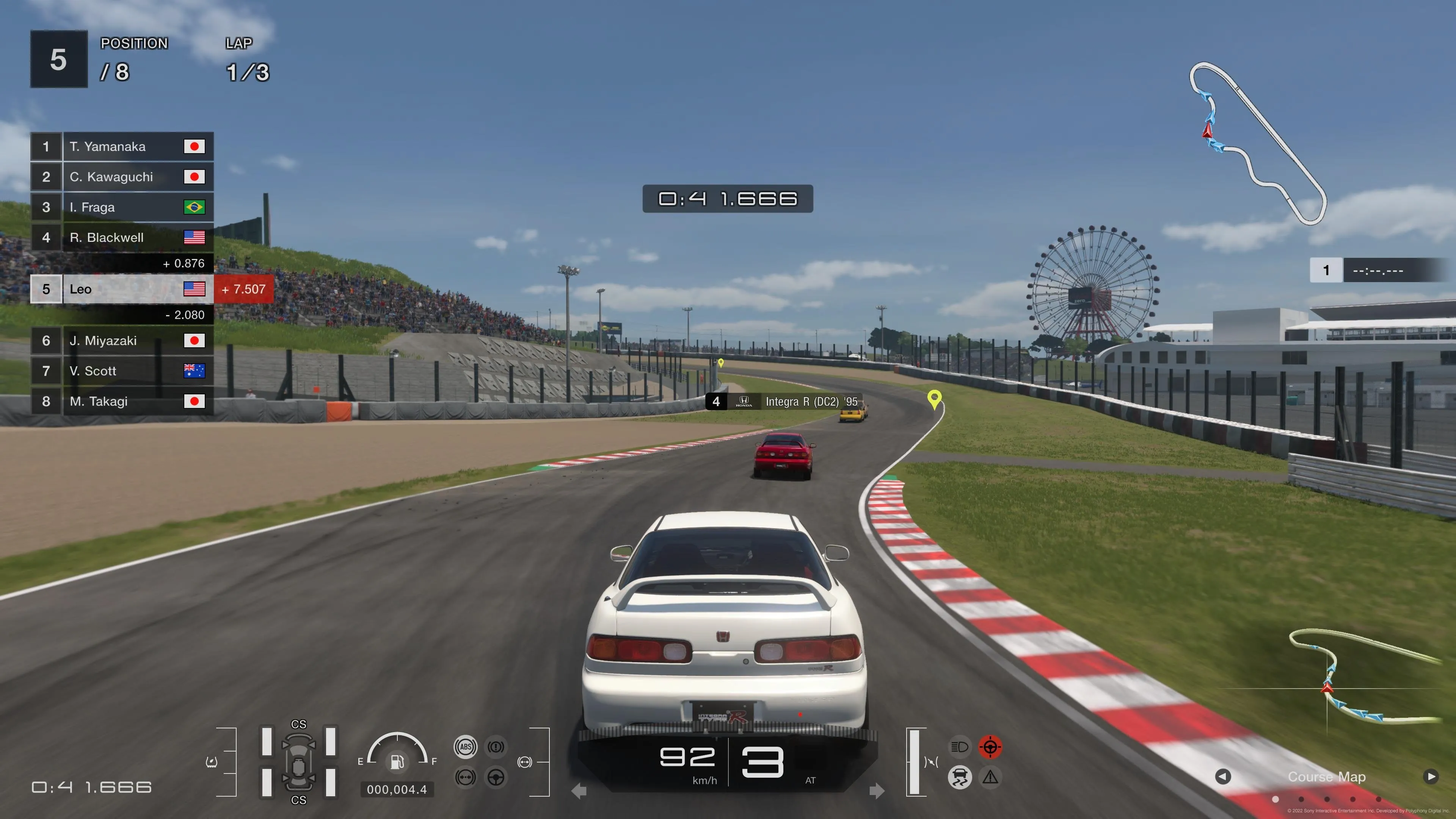This screenshot has width=1456, height=819.
Task: Click the headlights indicator icon
Action: point(960,747)
